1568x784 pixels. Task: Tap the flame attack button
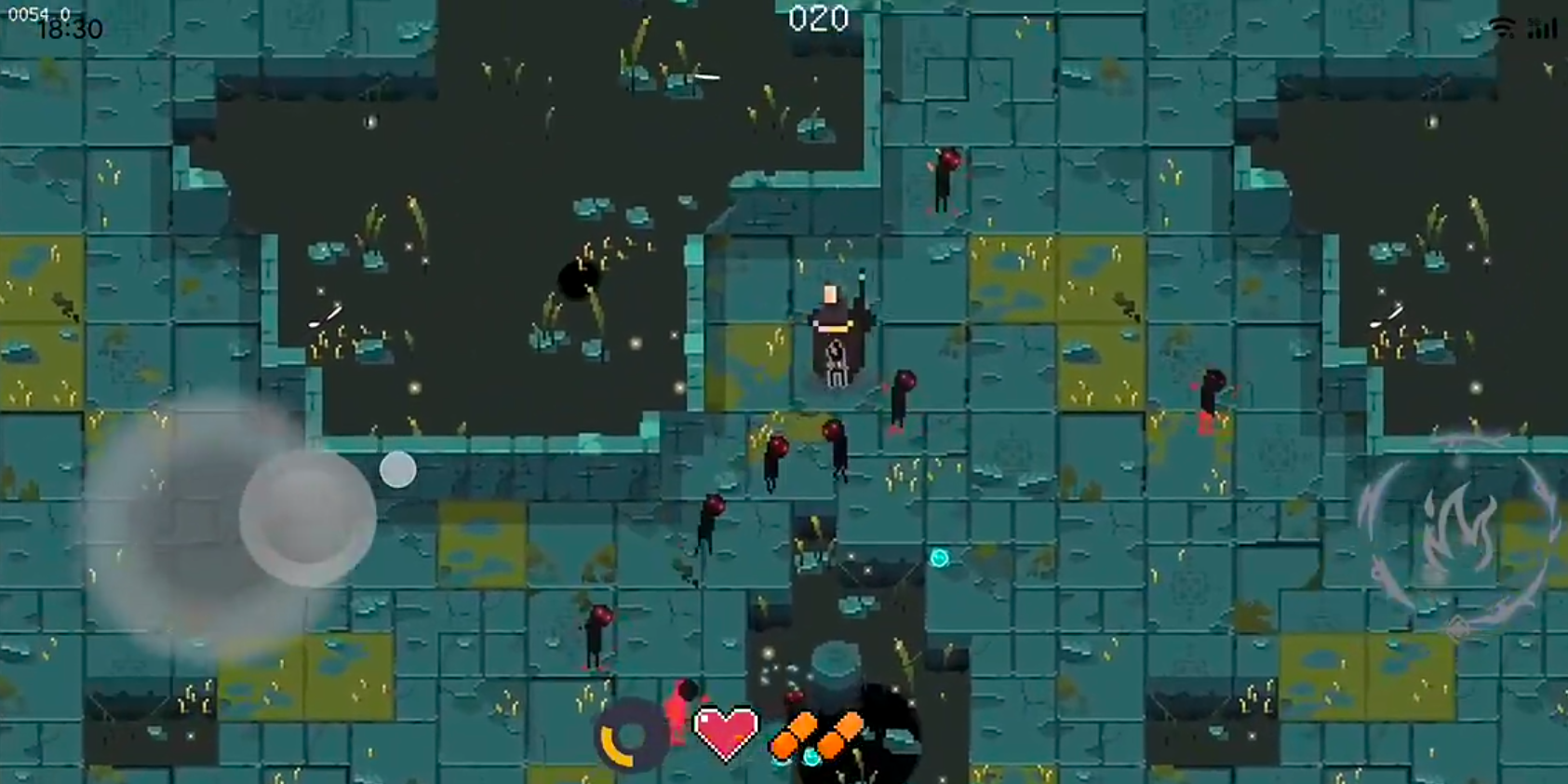click(x=1458, y=532)
